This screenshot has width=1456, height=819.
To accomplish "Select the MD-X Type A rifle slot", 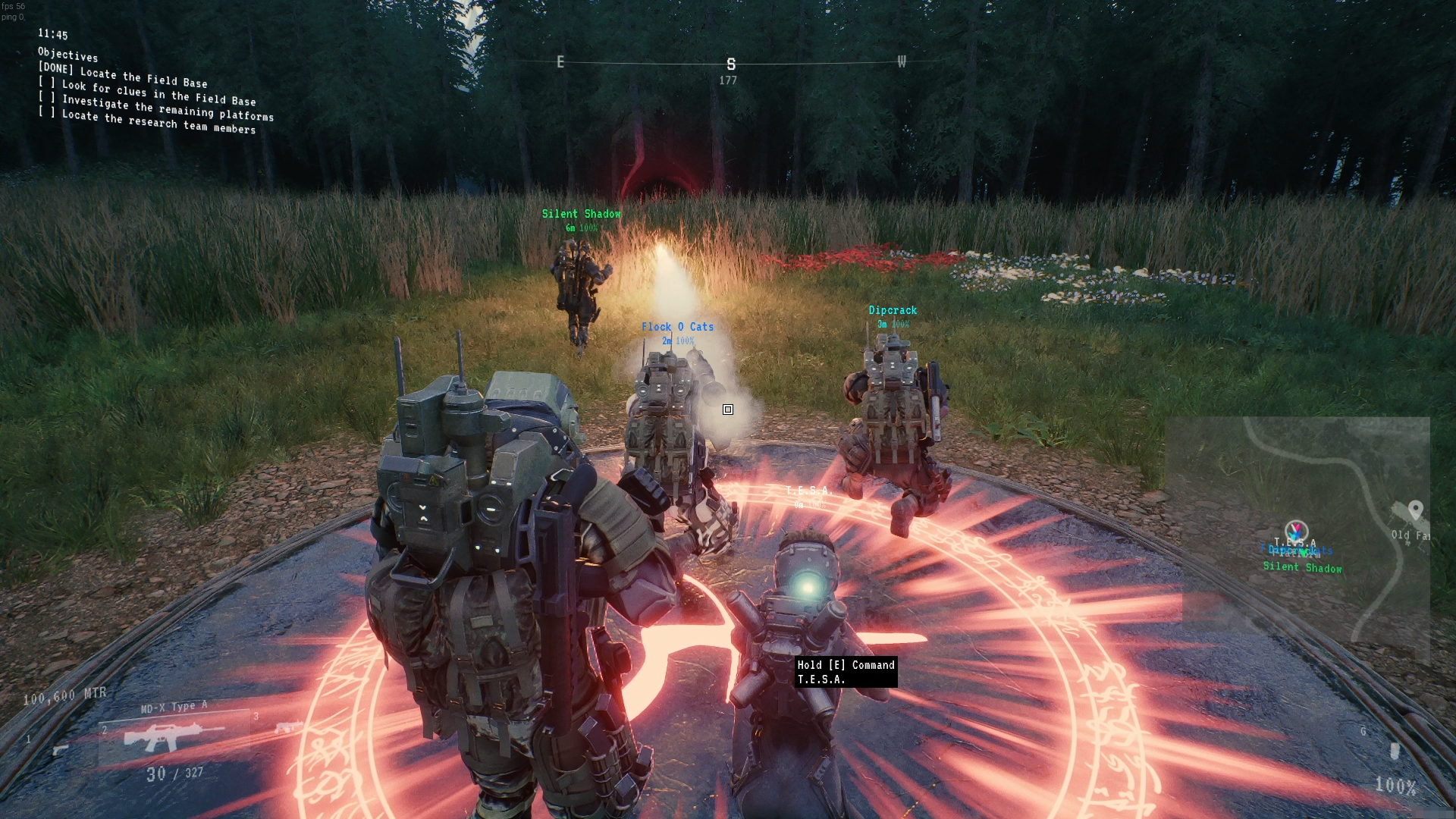I will pos(174,736).
